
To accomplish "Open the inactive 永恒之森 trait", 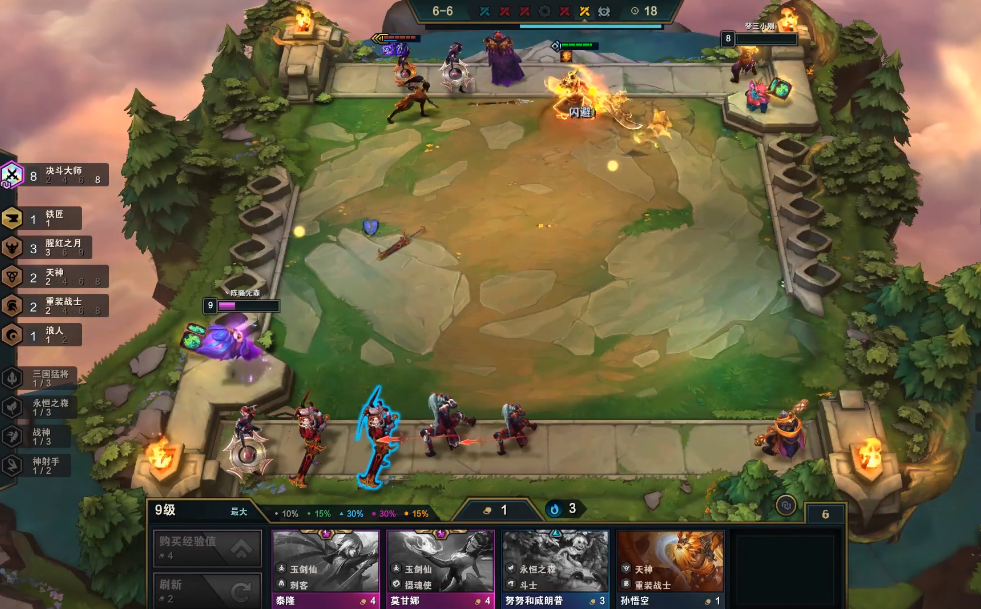I will pos(40,407).
